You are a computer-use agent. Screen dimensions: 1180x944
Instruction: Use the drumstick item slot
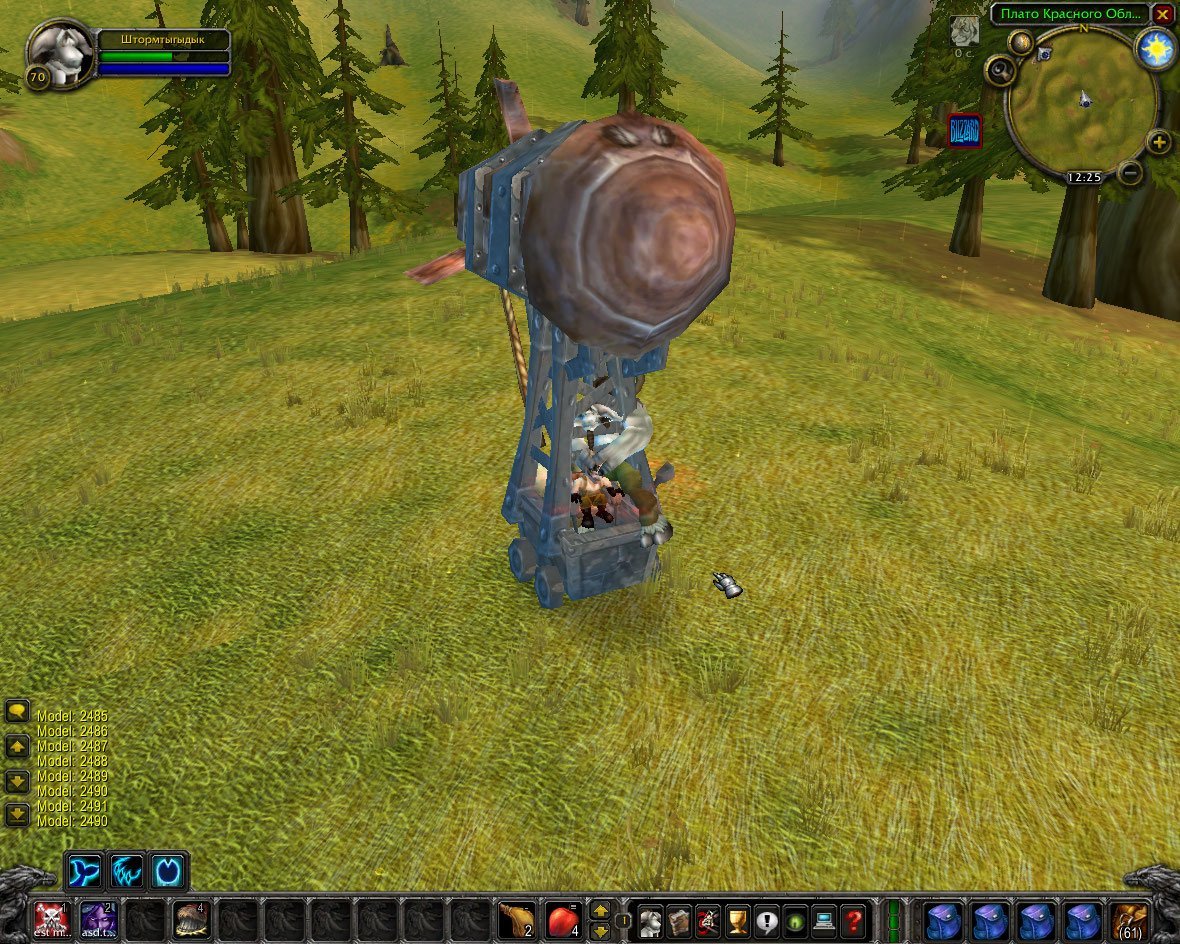click(515, 918)
